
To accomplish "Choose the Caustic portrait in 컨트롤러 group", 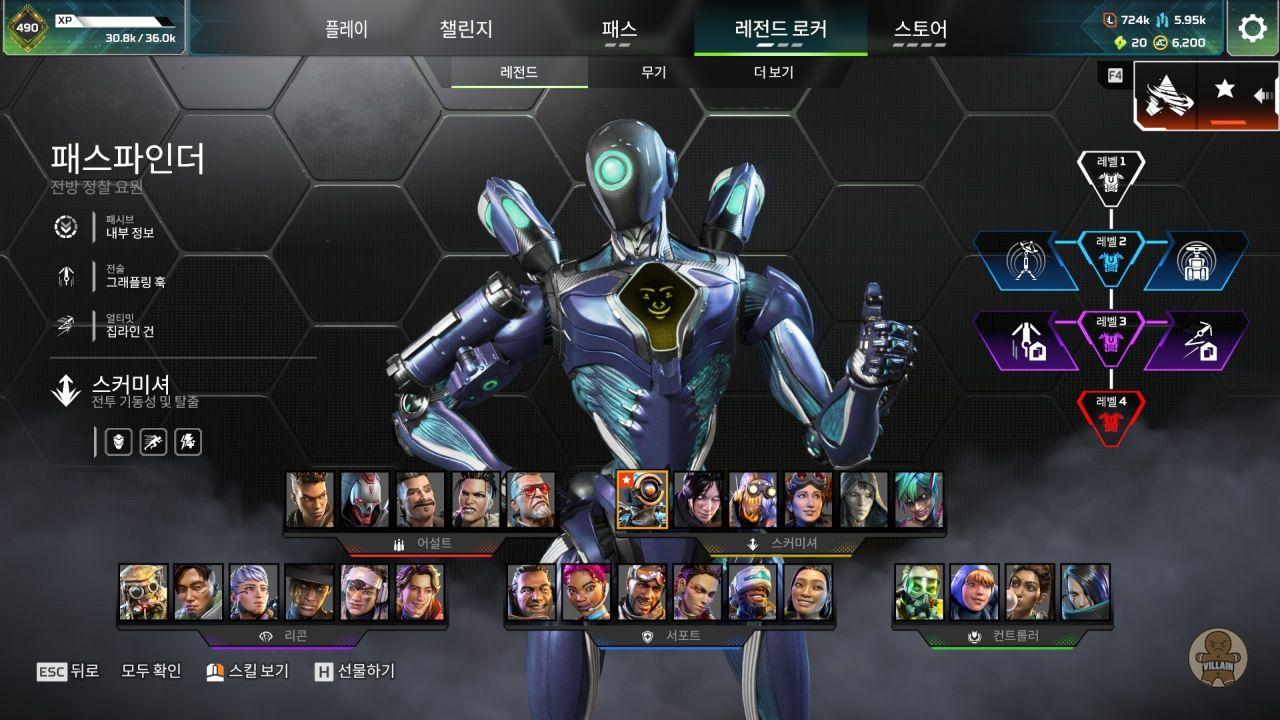I will 919,592.
